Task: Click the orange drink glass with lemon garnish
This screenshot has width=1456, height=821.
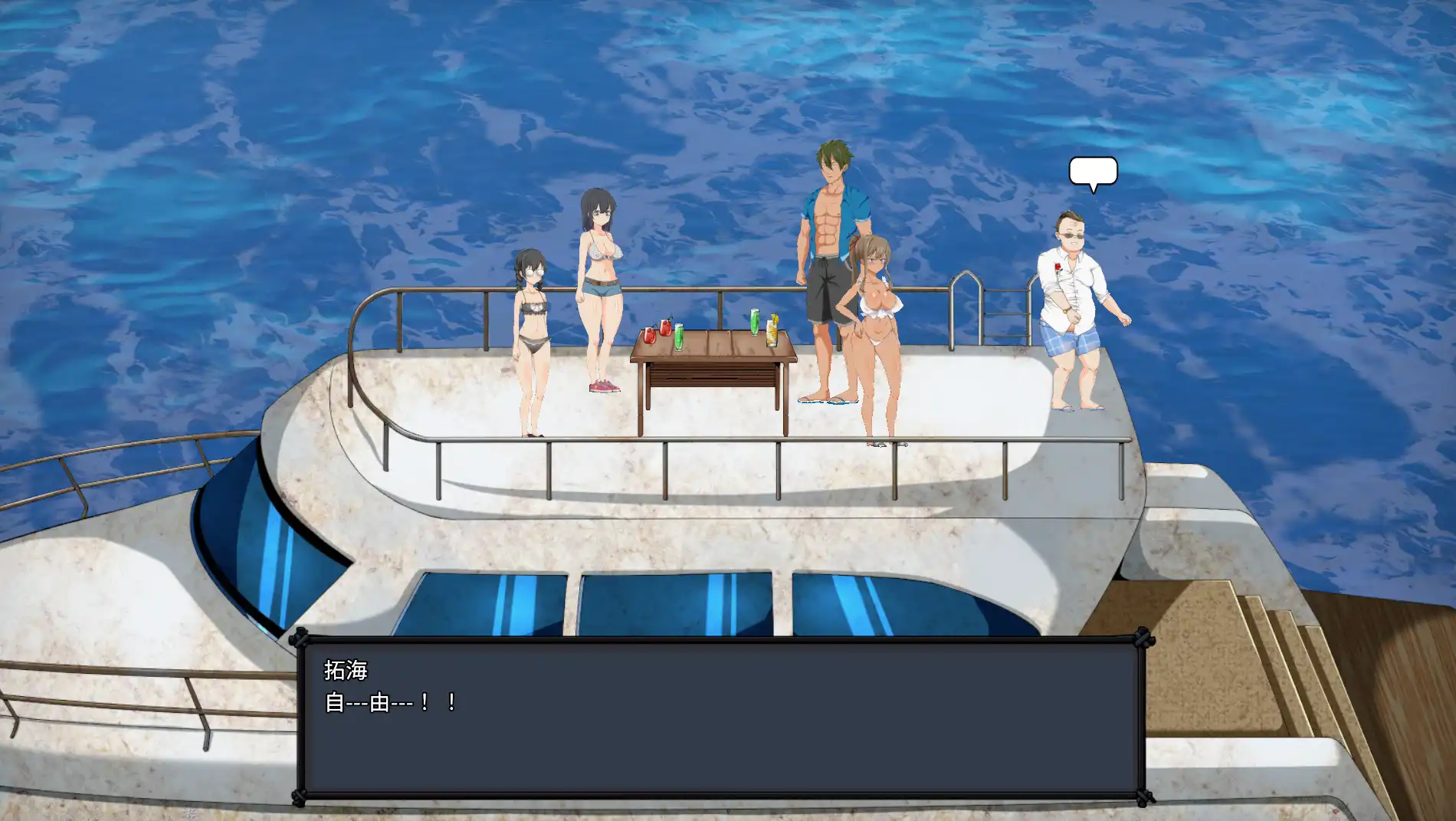Action: [x=773, y=333]
